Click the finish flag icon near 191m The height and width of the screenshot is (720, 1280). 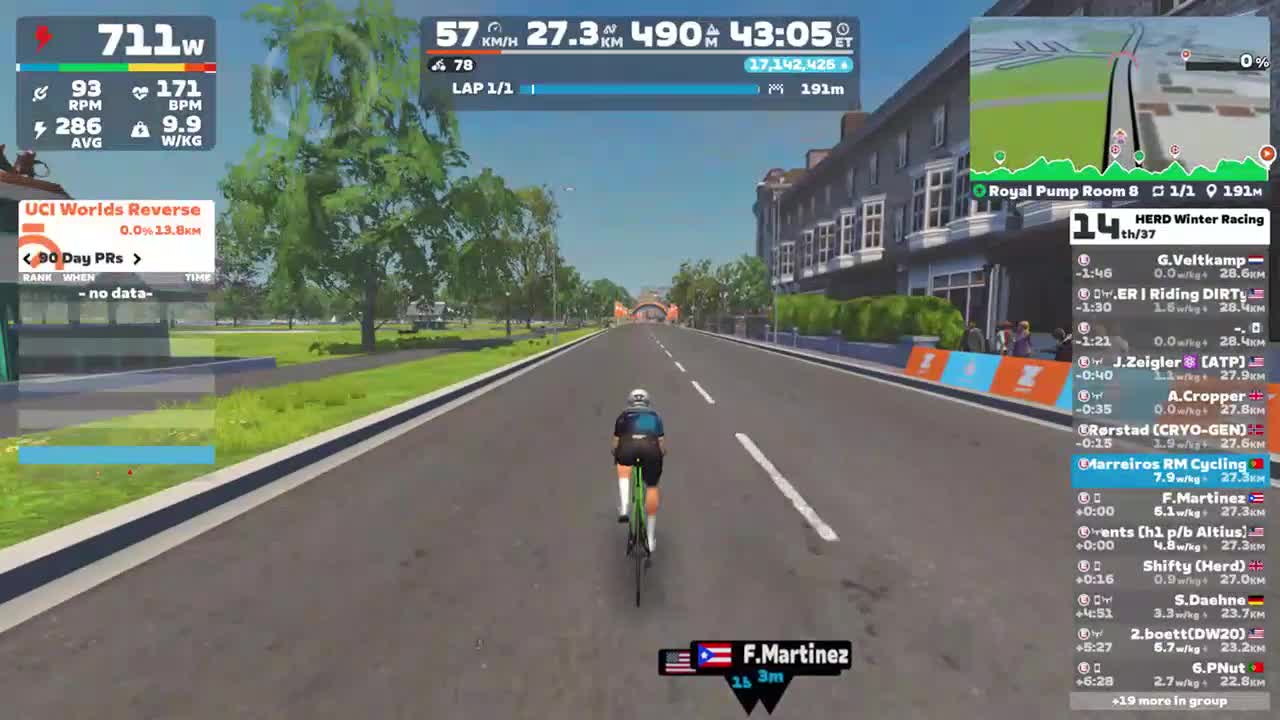click(x=776, y=89)
